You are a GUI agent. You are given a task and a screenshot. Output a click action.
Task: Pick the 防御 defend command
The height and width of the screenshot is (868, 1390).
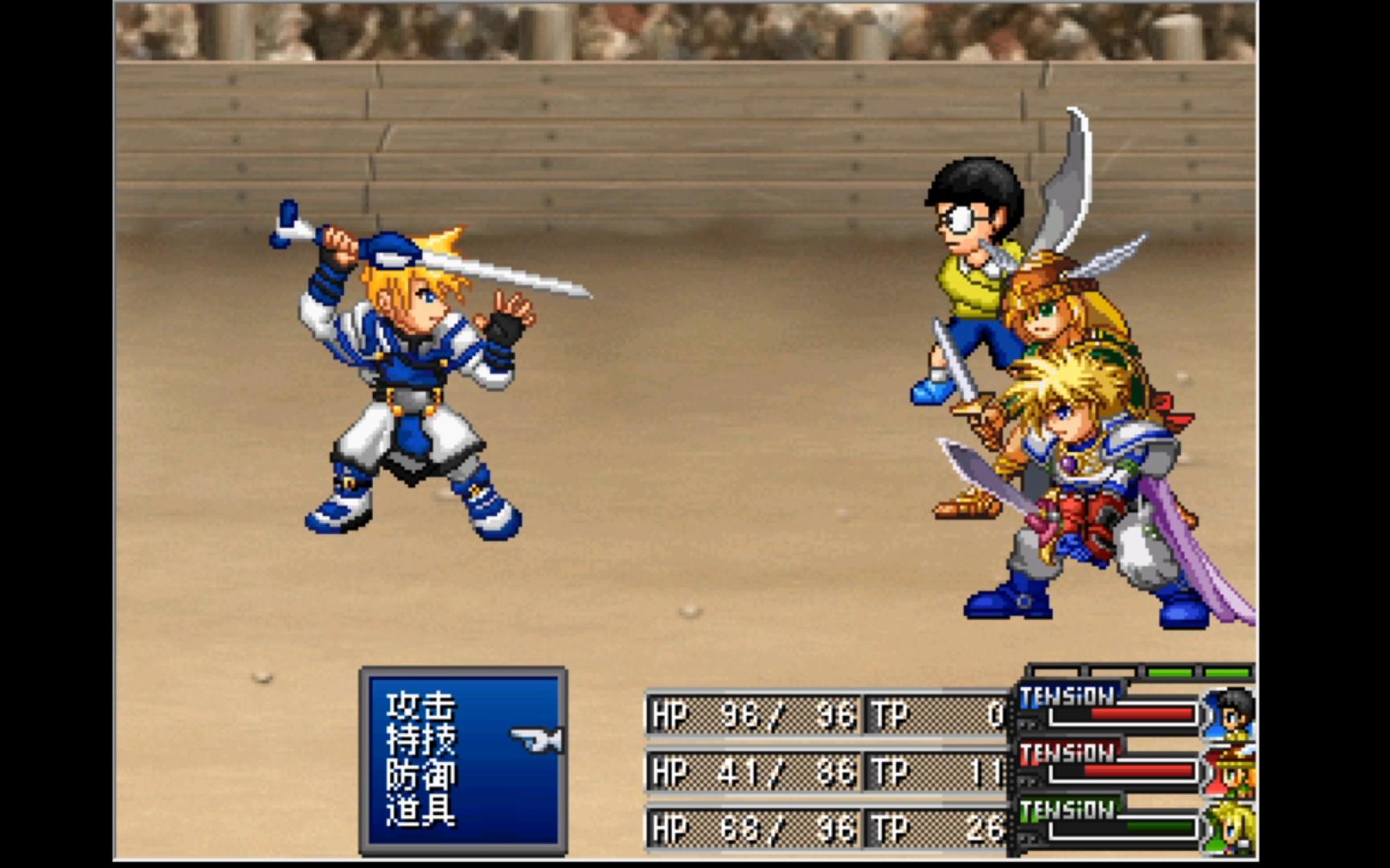click(420, 775)
